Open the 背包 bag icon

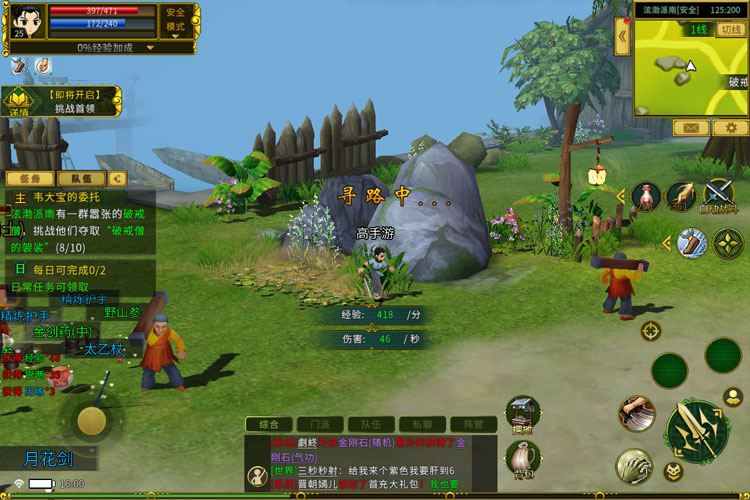[x=521, y=460]
